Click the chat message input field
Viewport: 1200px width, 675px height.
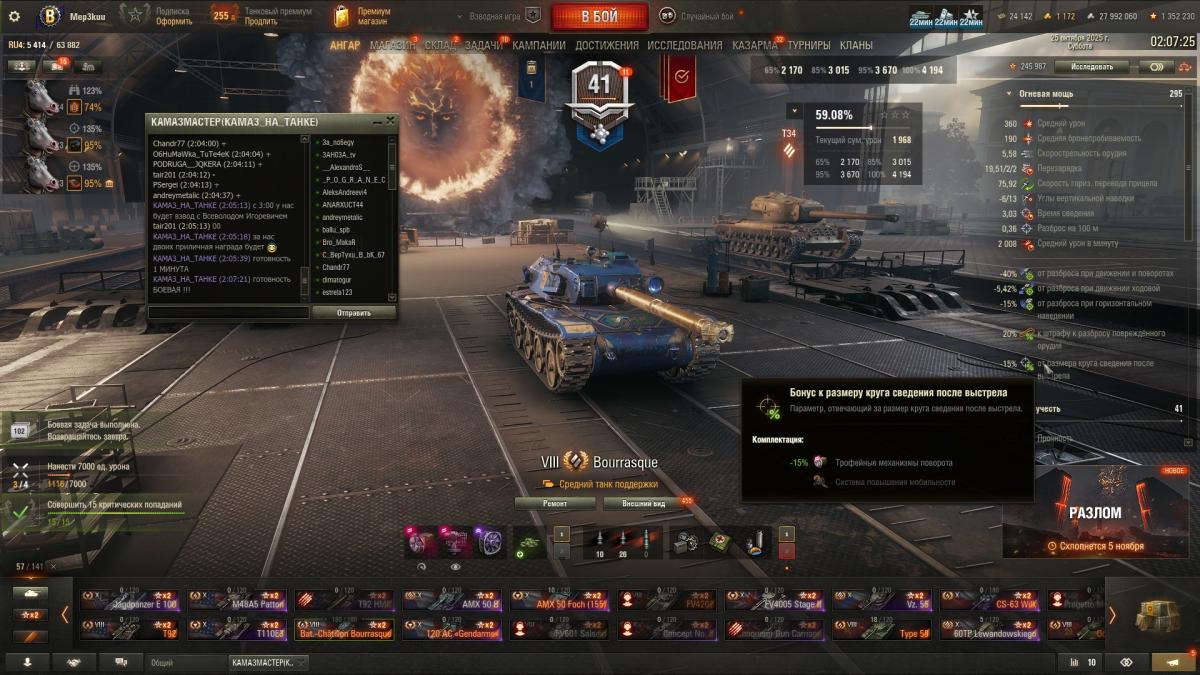(x=229, y=312)
